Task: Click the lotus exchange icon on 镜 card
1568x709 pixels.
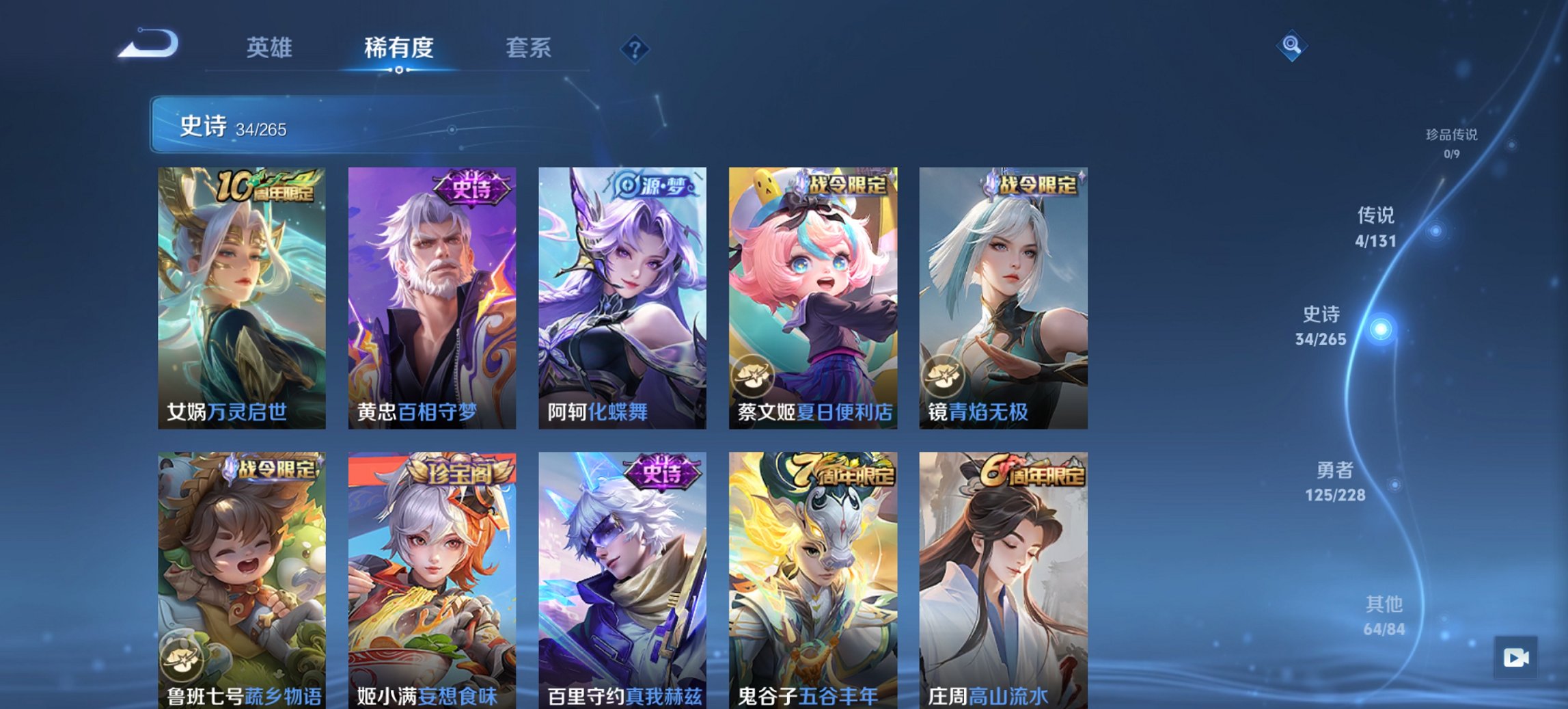Action: tap(944, 375)
